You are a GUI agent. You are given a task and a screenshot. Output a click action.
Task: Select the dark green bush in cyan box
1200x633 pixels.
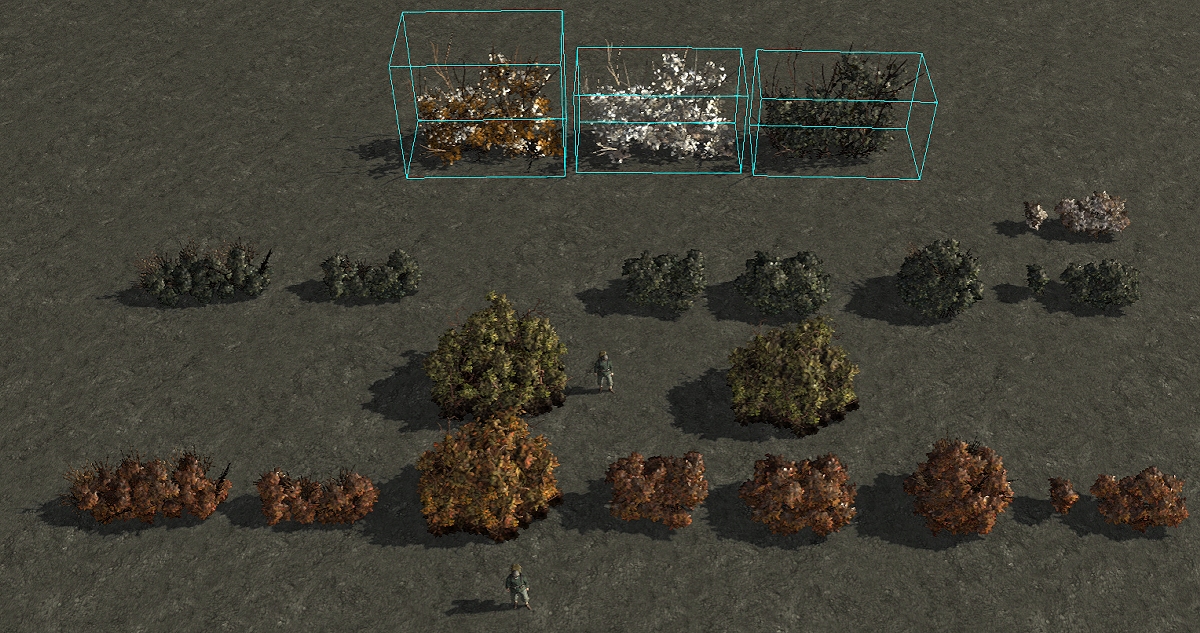(x=838, y=108)
